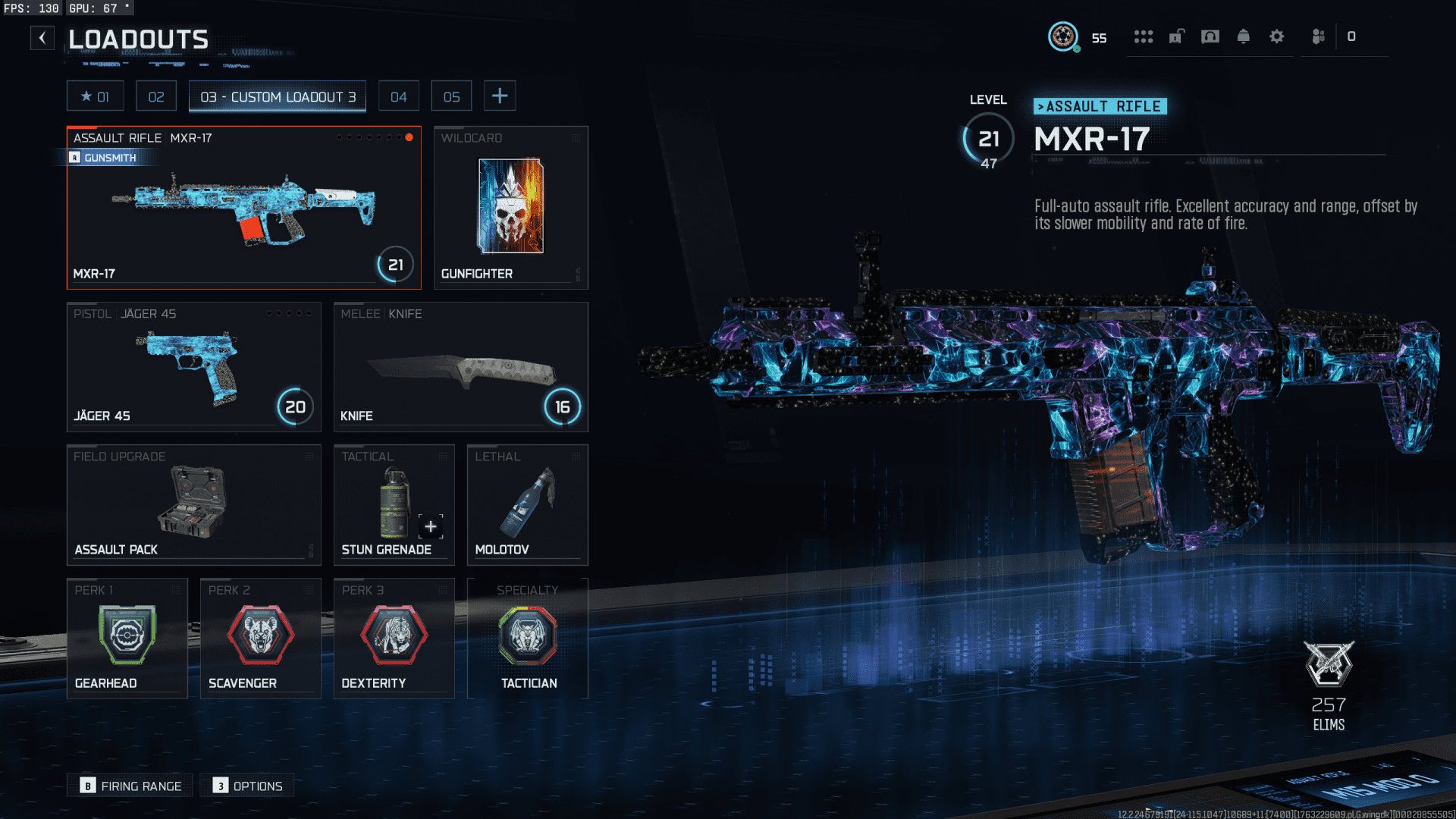The image size is (1456, 819).
Task: Open the Firing Range
Action: (x=130, y=786)
